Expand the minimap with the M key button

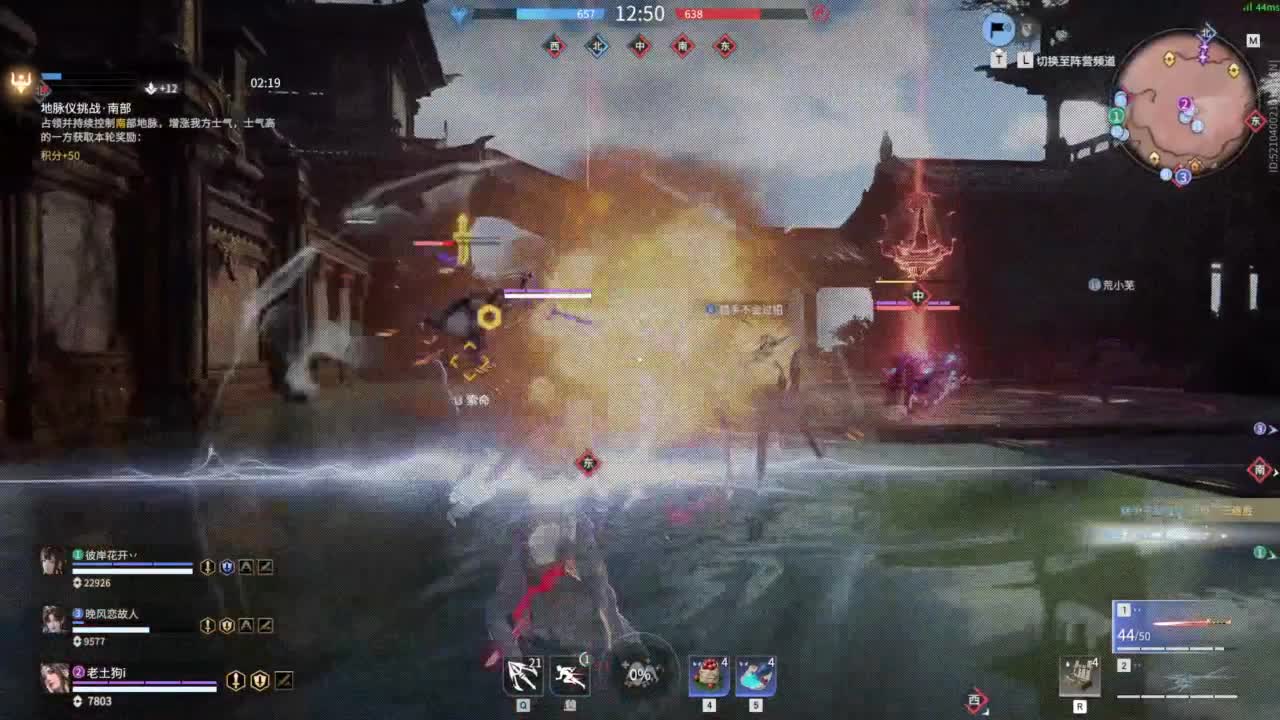(x=1254, y=41)
